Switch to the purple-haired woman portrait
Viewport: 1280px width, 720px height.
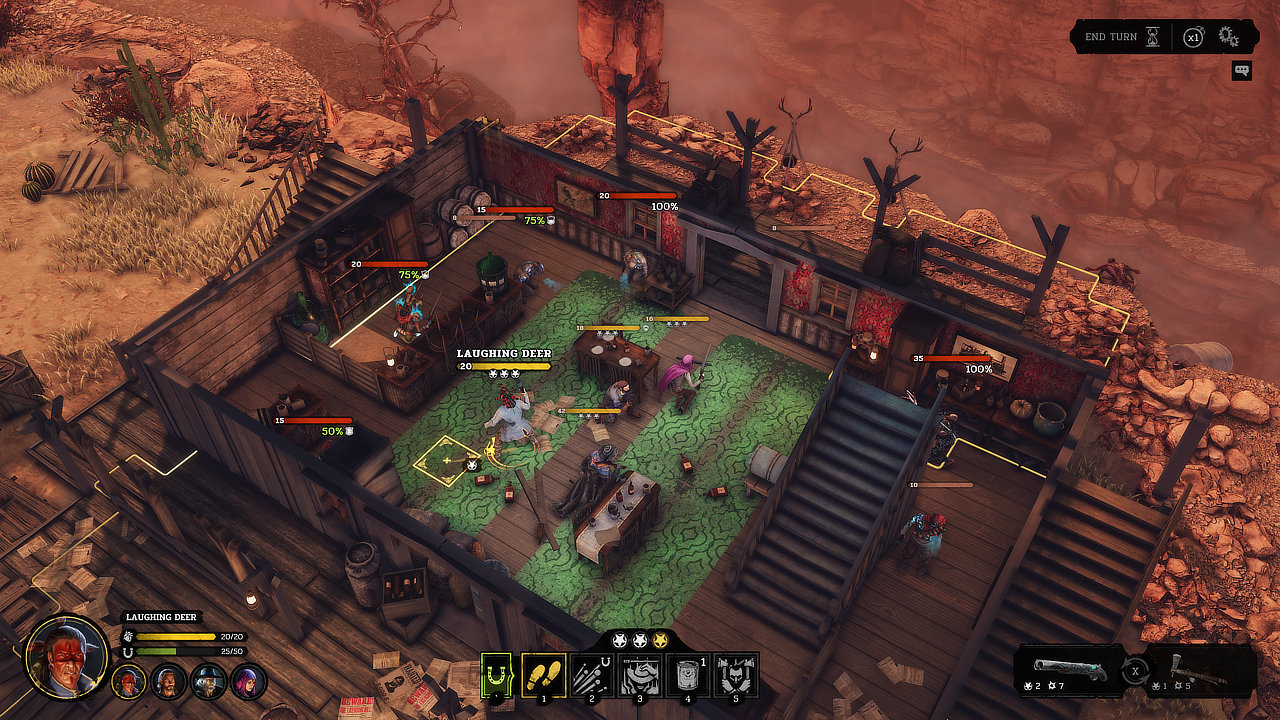248,682
